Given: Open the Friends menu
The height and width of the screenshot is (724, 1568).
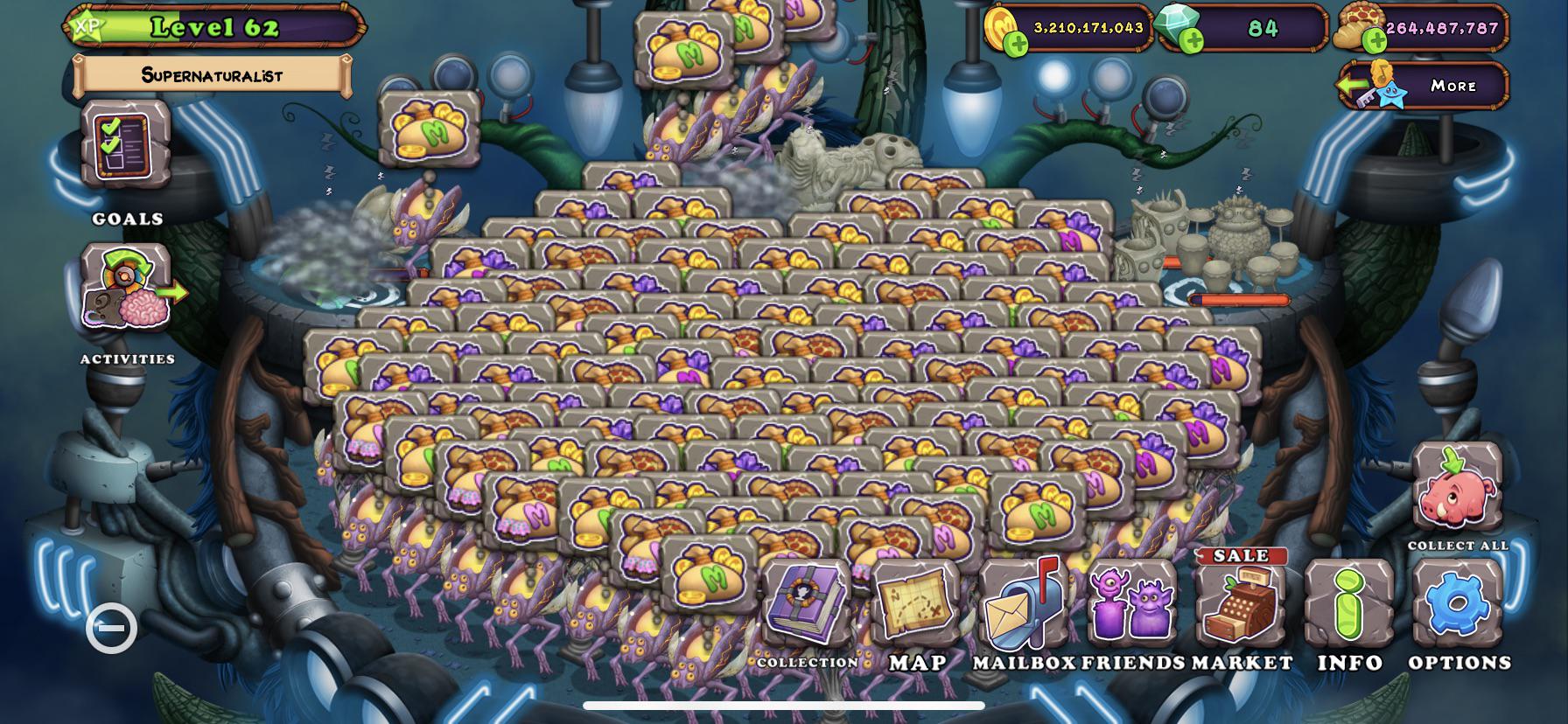Looking at the screenshot, I should click(1131, 605).
